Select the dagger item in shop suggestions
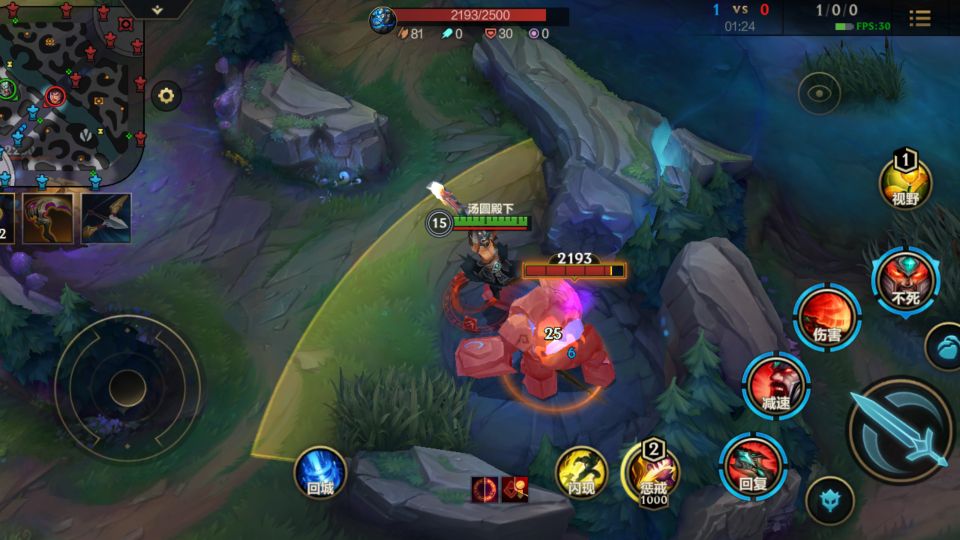This screenshot has height=540, width=960. (106, 217)
